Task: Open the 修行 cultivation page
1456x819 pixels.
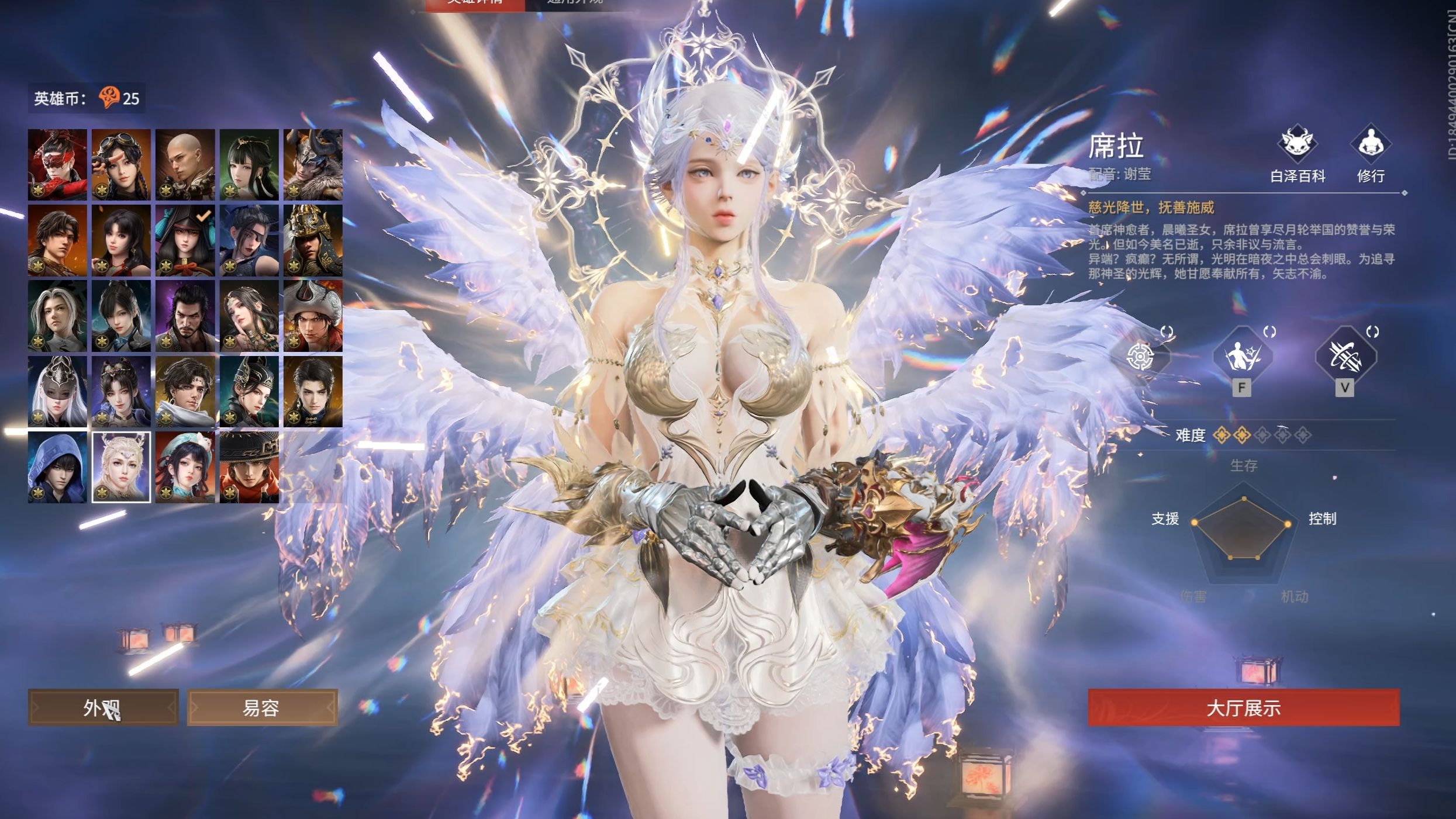Action: [1370, 153]
